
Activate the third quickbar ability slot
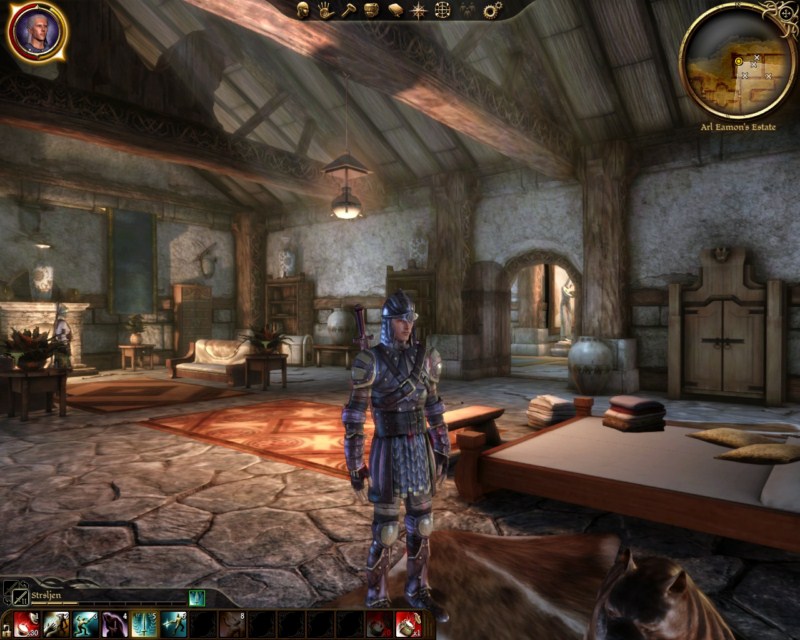(x=84, y=625)
